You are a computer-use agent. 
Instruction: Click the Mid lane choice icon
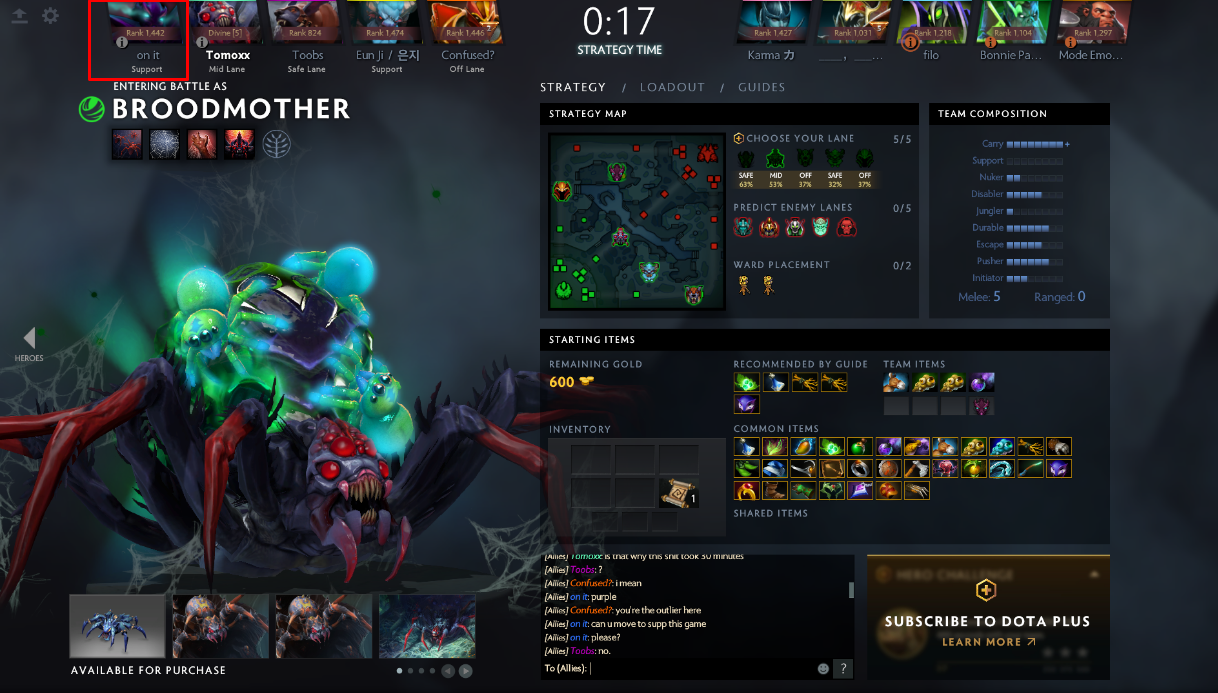774,160
